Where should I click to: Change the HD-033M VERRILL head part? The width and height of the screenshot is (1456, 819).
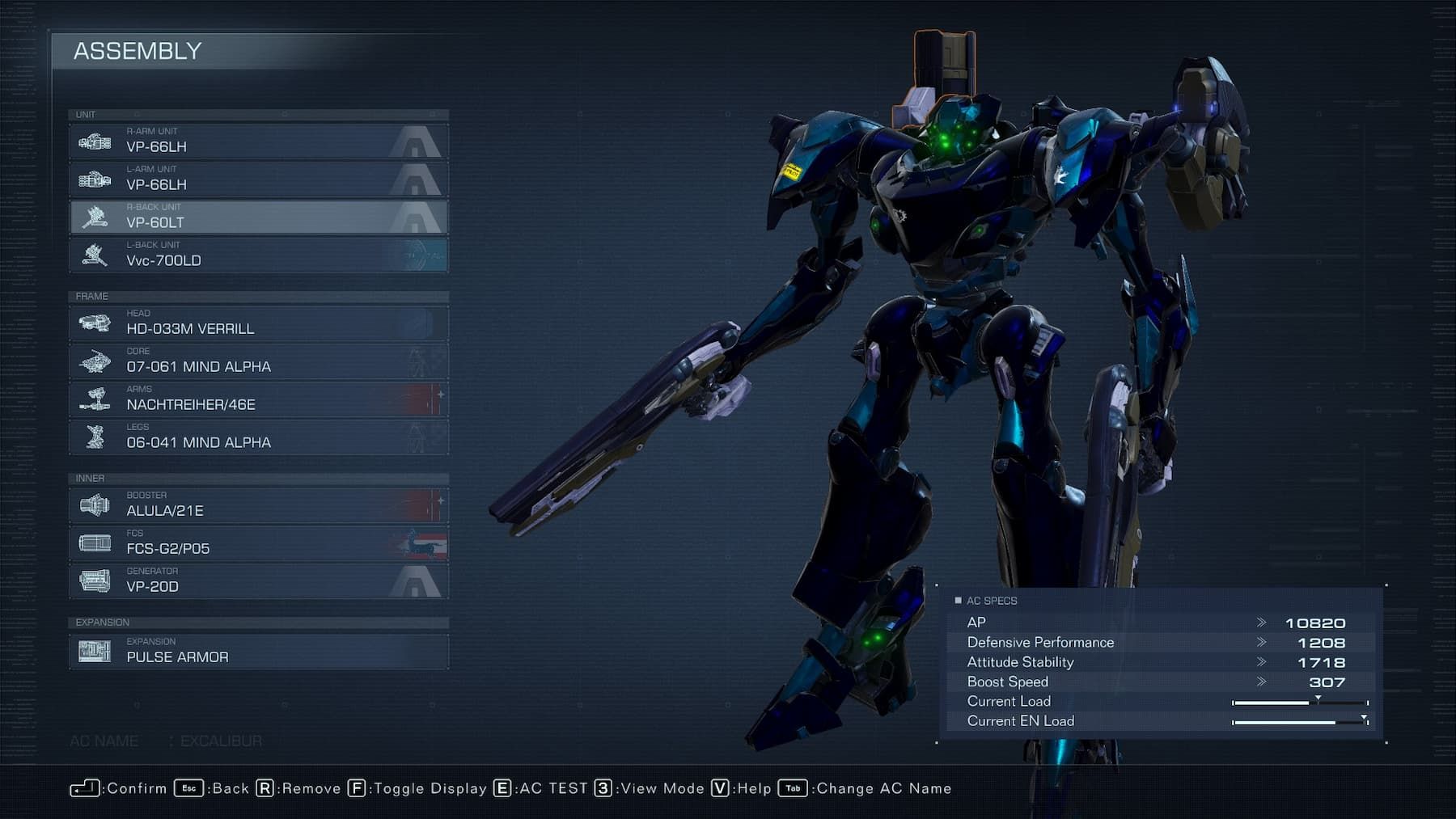259,323
